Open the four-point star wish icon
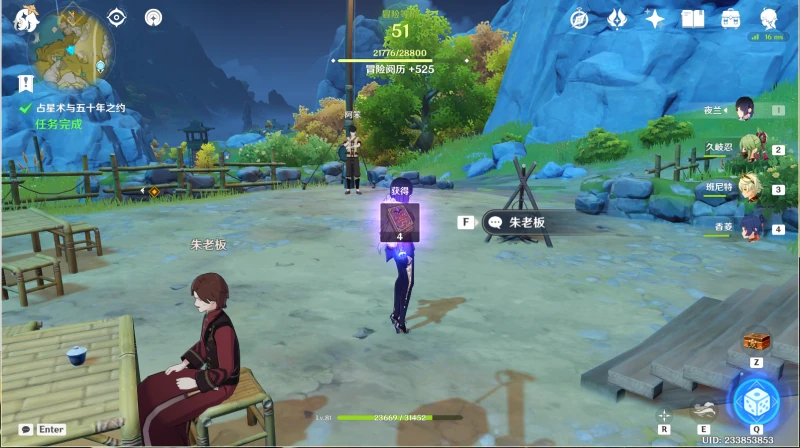This screenshot has height=448, width=800. click(x=655, y=19)
